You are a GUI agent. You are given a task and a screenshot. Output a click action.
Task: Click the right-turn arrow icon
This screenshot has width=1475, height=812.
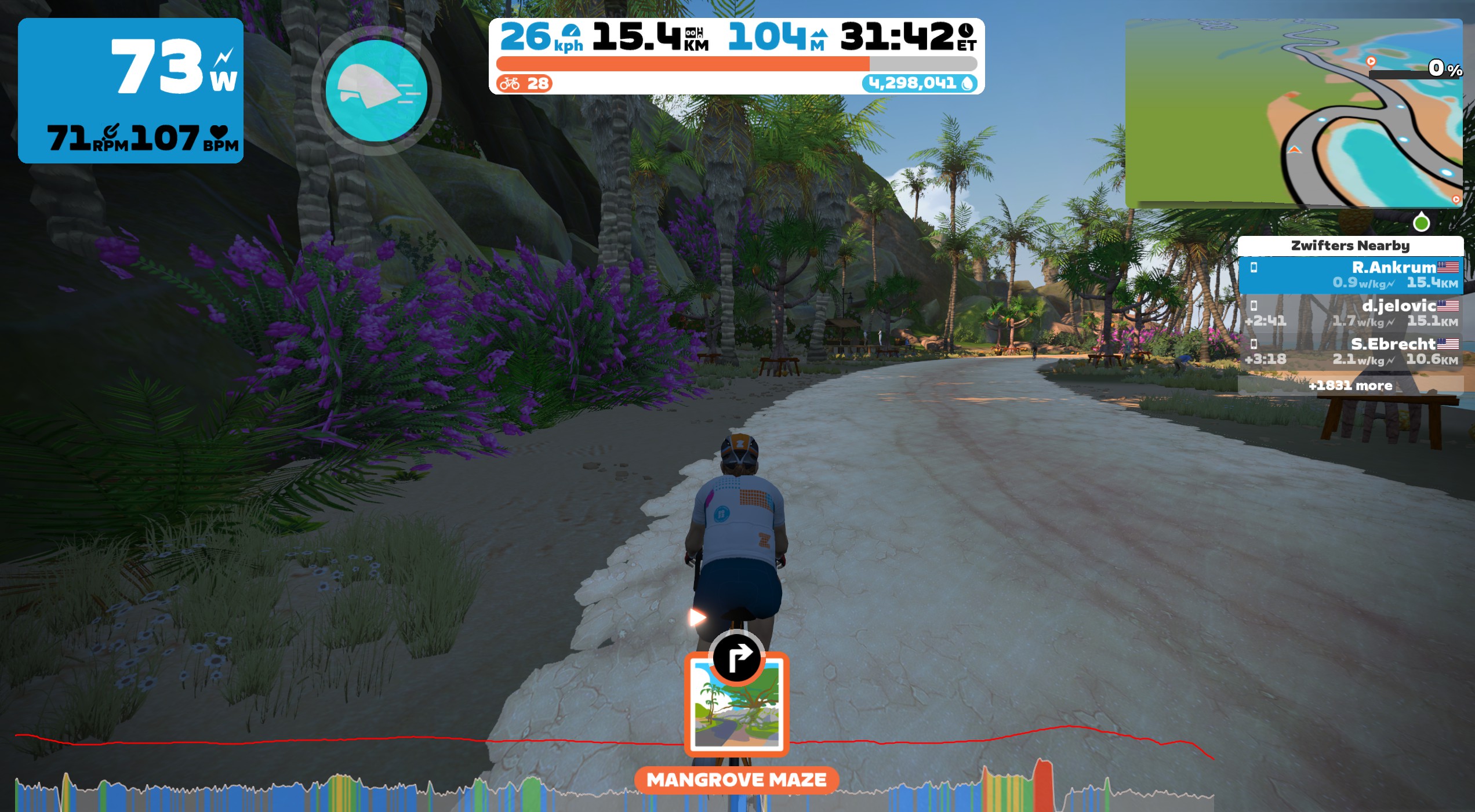[736, 658]
